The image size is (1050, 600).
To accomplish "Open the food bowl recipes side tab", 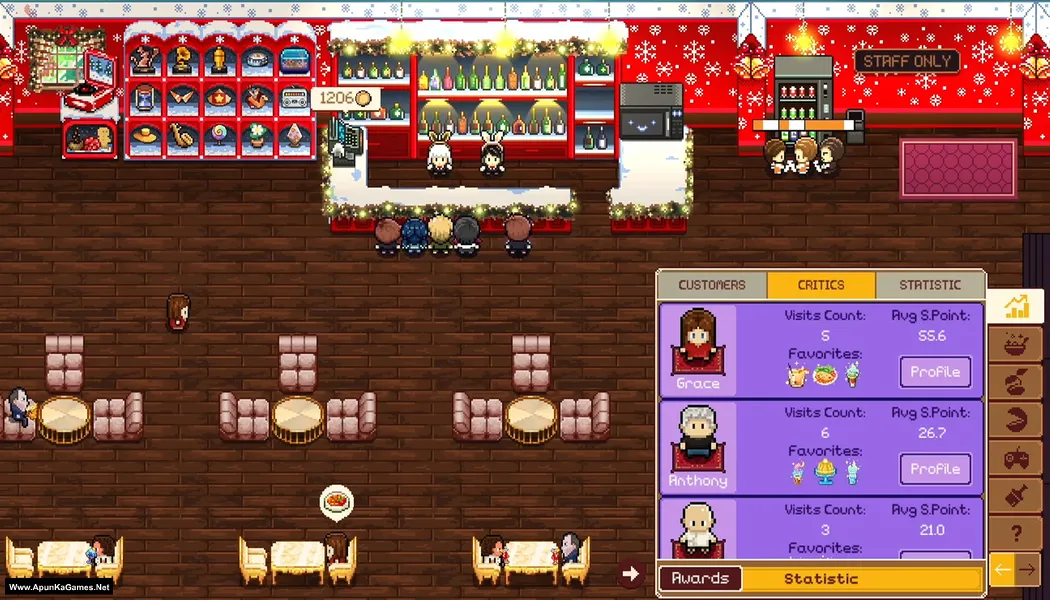I will pyautogui.click(x=1016, y=345).
